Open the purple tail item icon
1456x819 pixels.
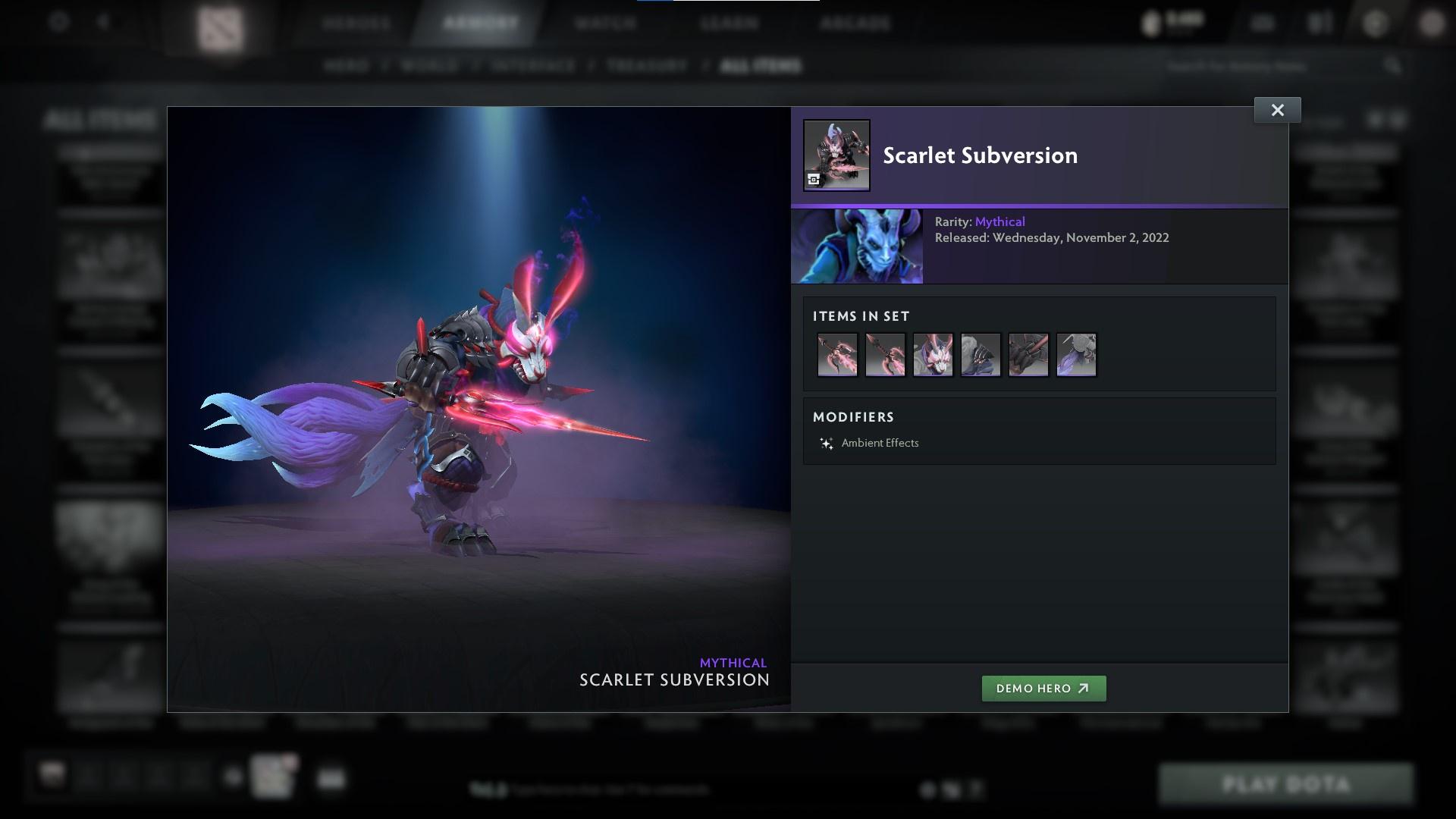click(x=1076, y=354)
